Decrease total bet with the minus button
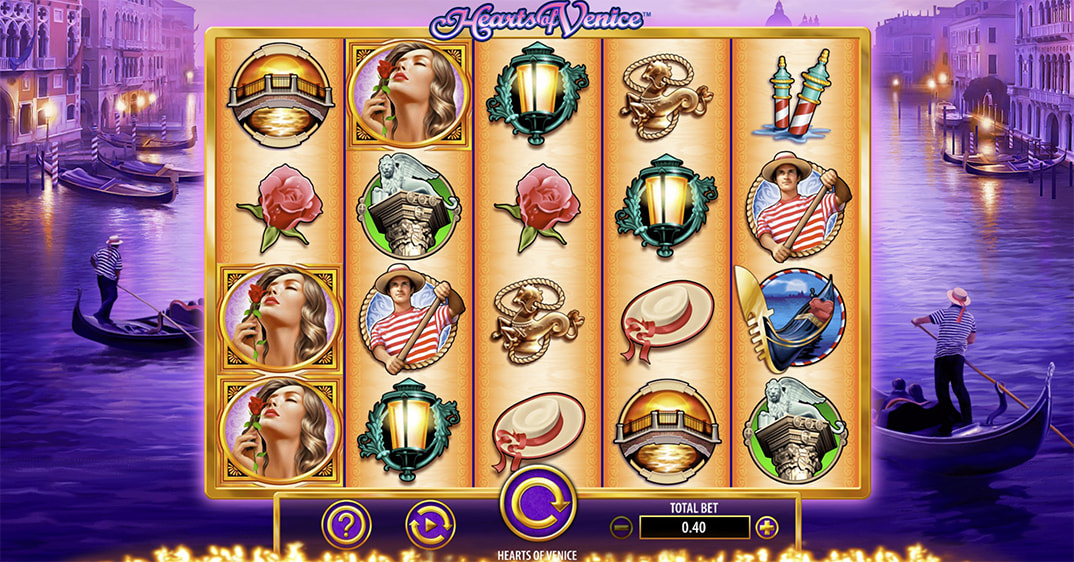Screen dimensions: 1074x562 coord(621,527)
